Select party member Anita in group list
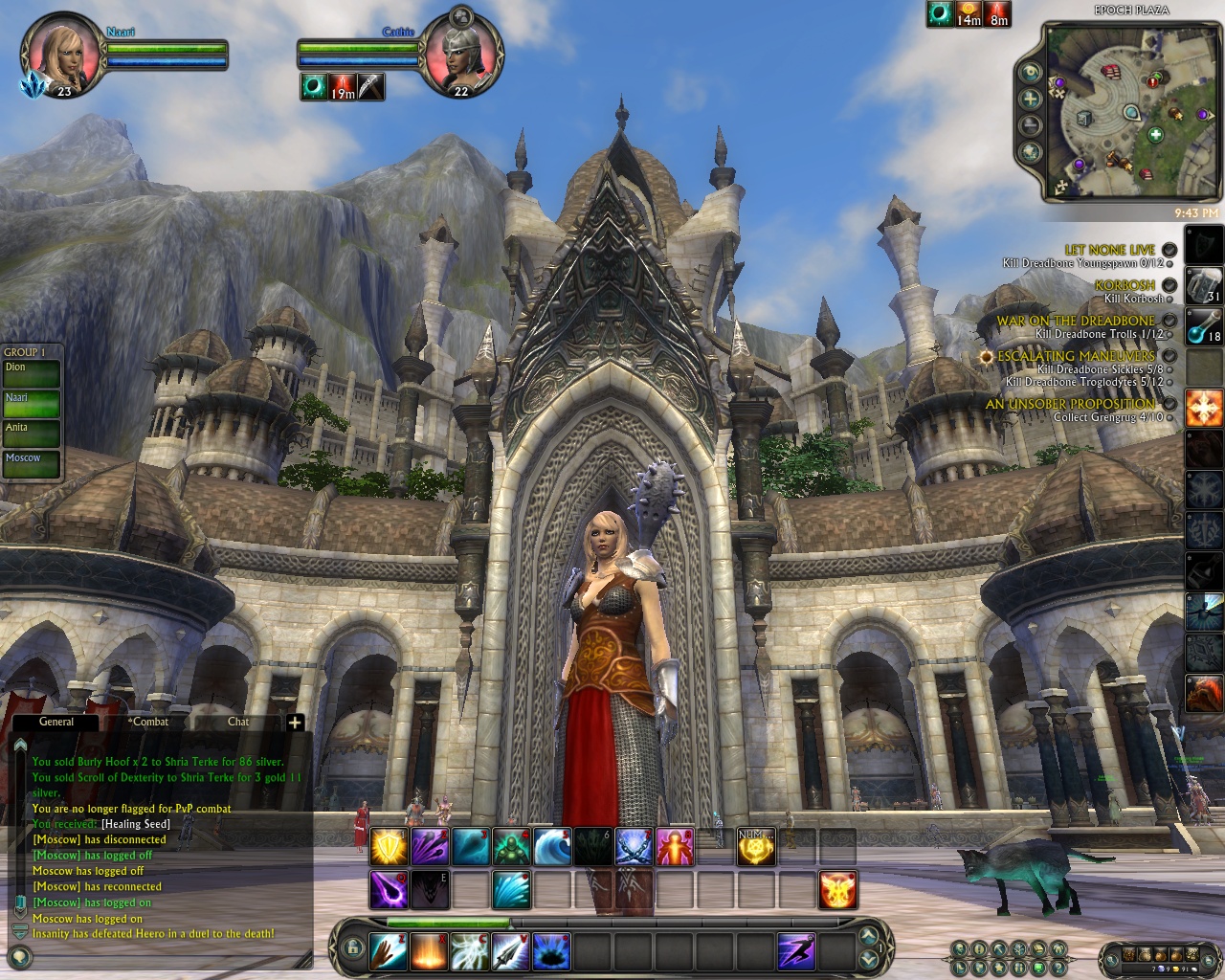 [31, 434]
